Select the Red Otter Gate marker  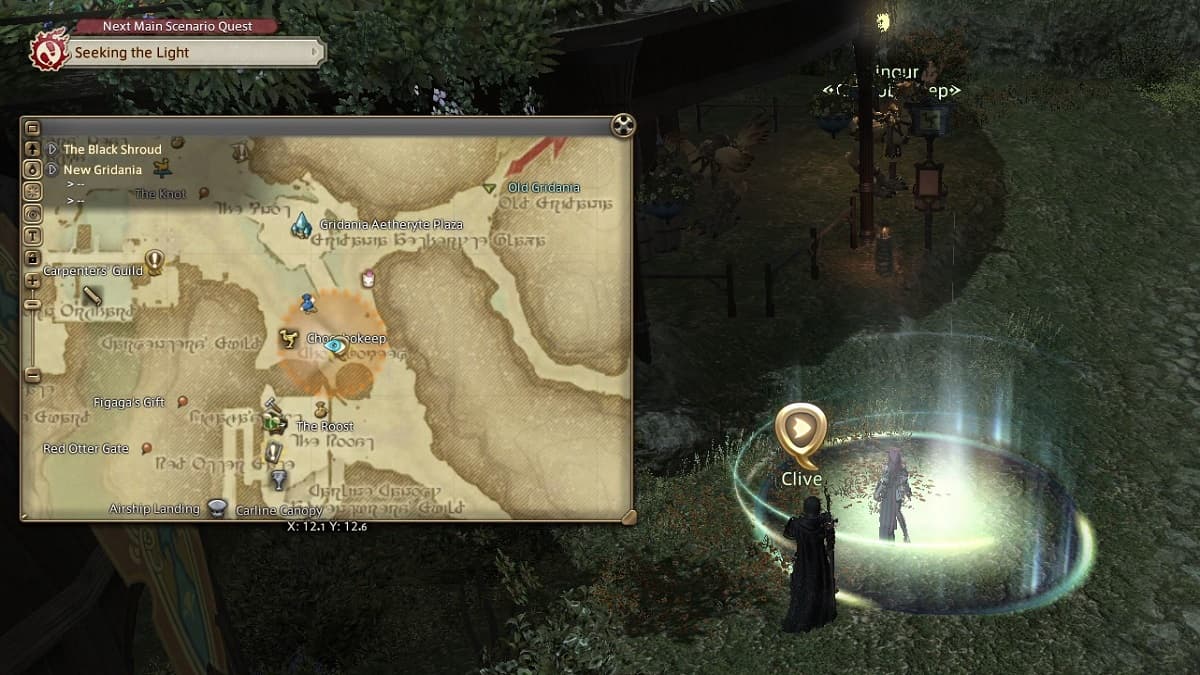tap(147, 449)
